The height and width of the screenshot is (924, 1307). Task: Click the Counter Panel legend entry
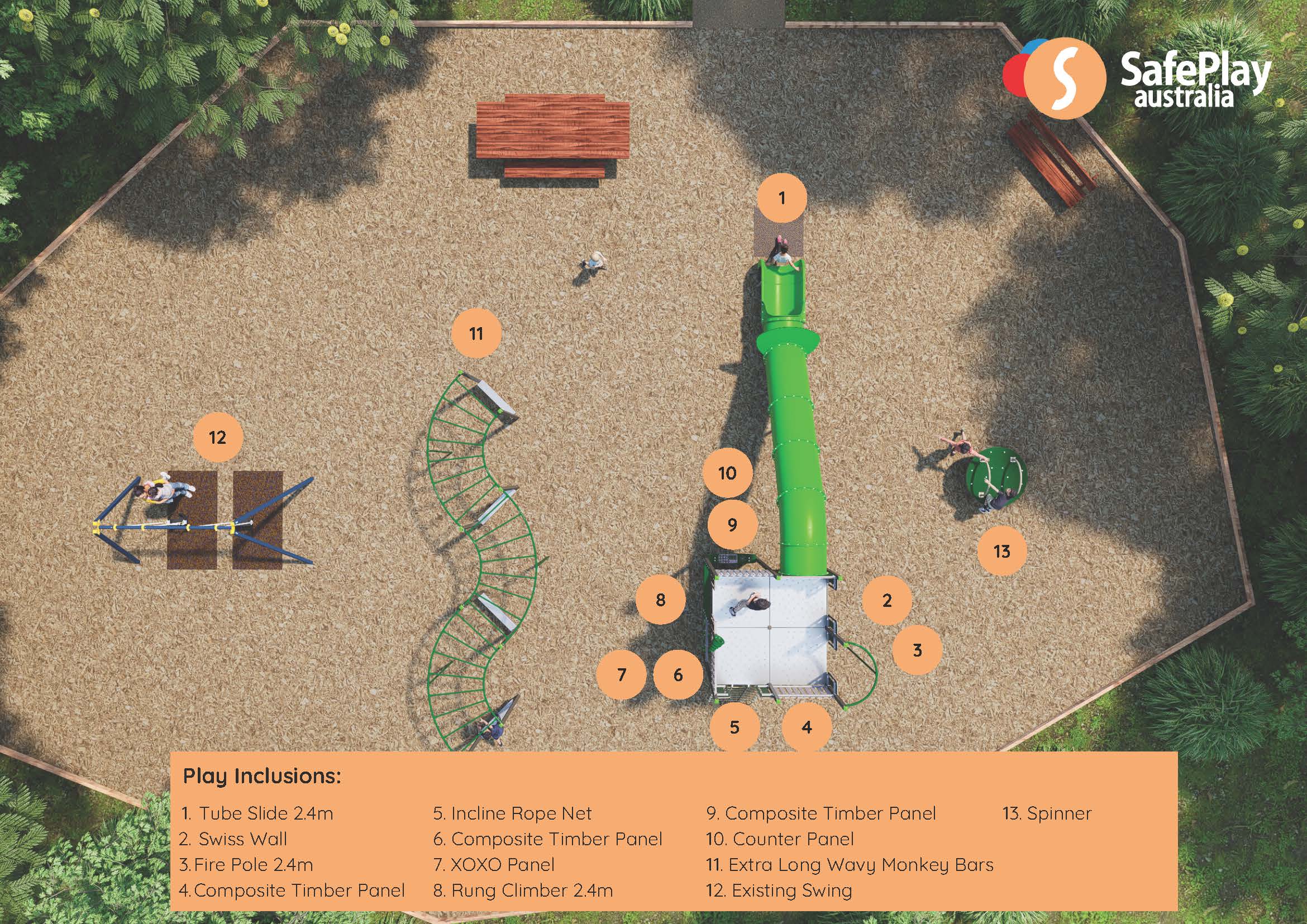point(780,839)
